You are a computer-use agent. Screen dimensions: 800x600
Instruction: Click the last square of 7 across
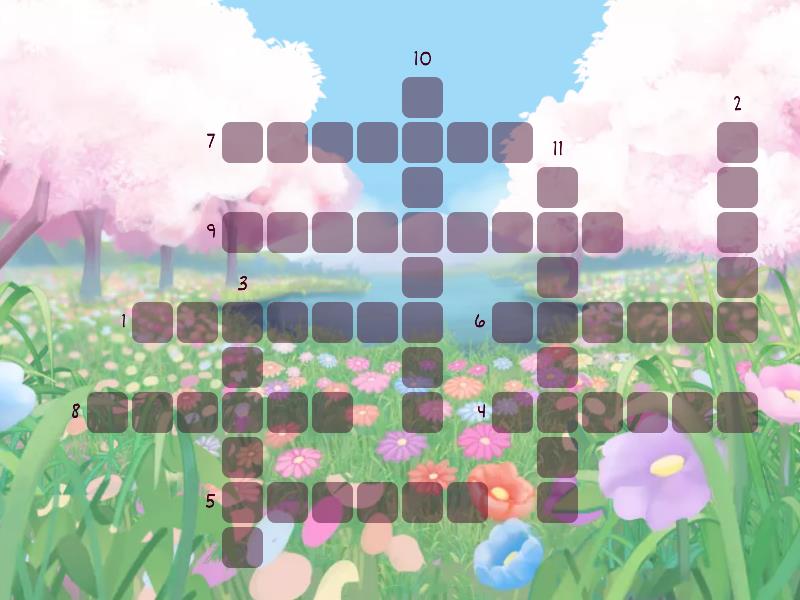512,142
